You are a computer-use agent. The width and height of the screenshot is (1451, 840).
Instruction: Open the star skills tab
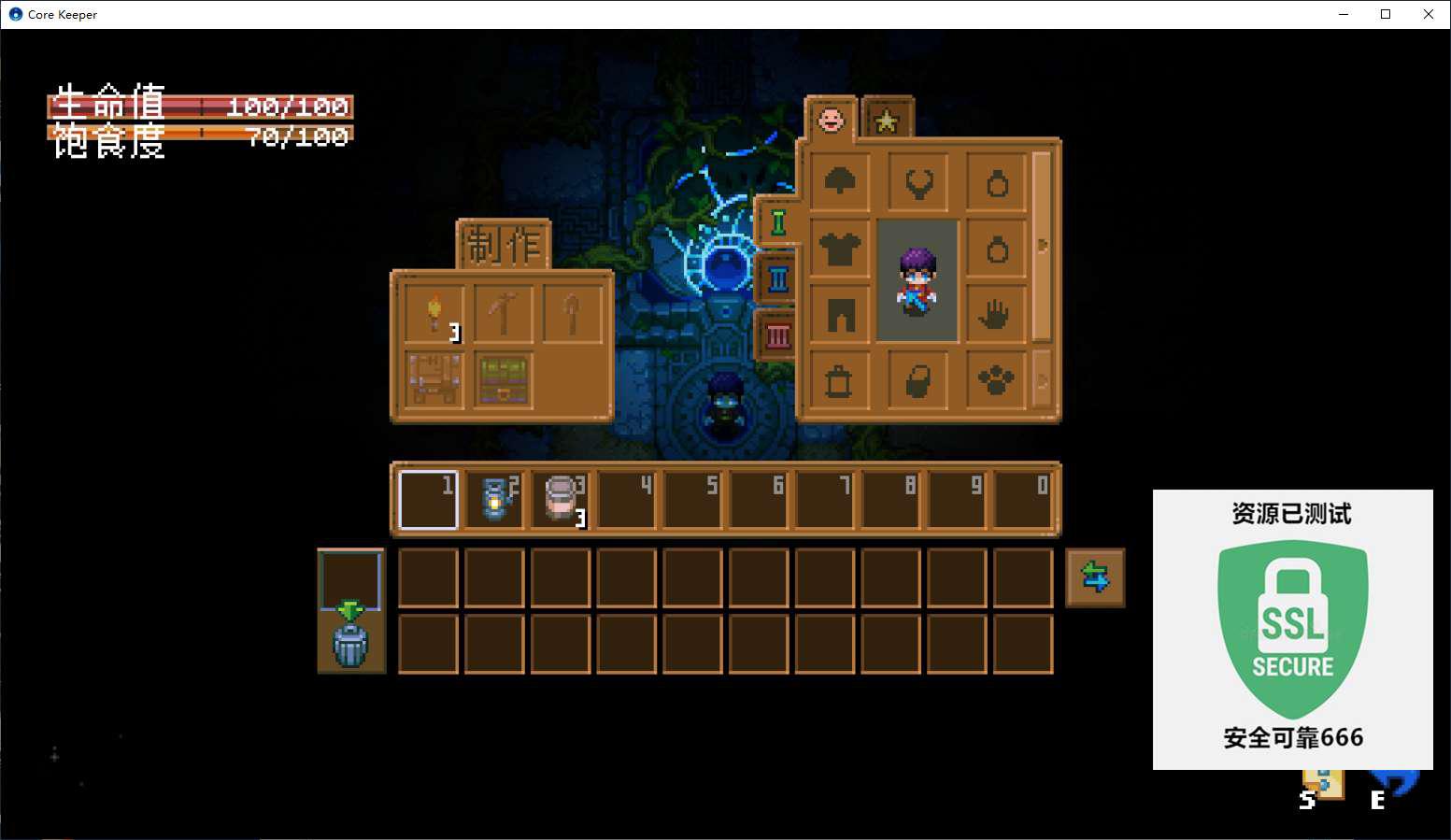click(x=887, y=120)
